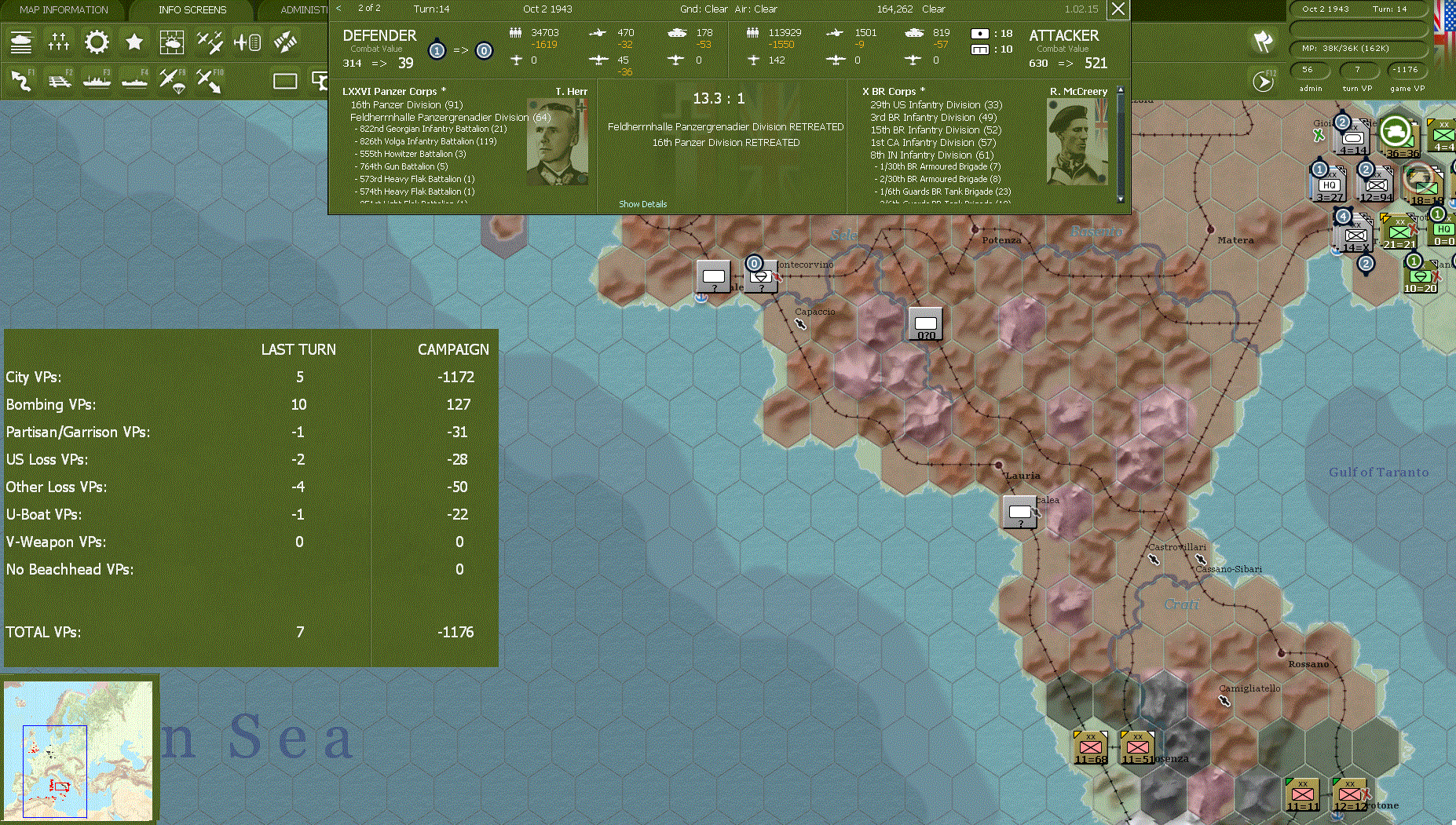Activate F3 naval transport mode
Image resolution: width=1456 pixels, height=825 pixels.
(97, 81)
